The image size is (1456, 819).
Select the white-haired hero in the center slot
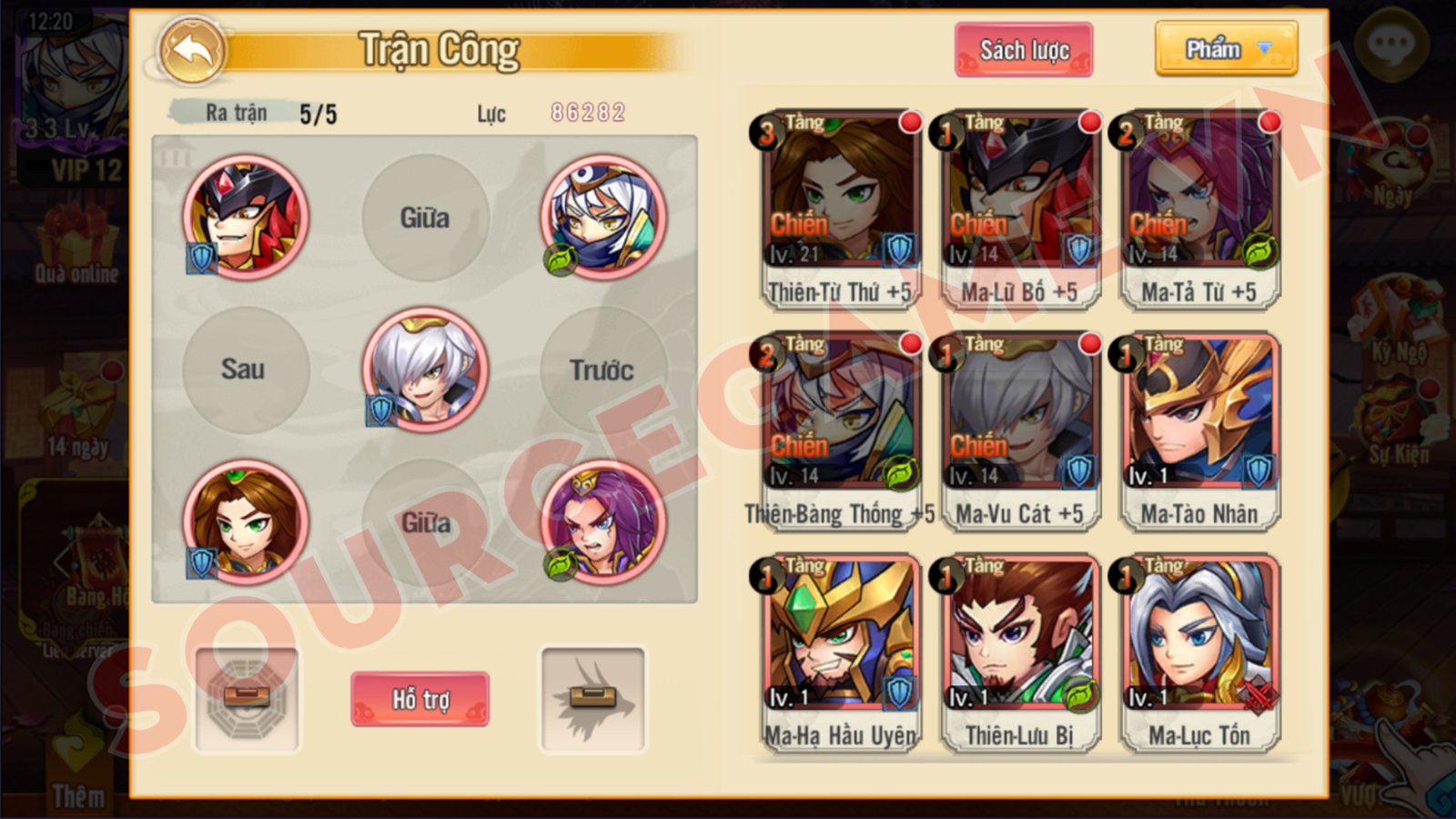coord(425,369)
